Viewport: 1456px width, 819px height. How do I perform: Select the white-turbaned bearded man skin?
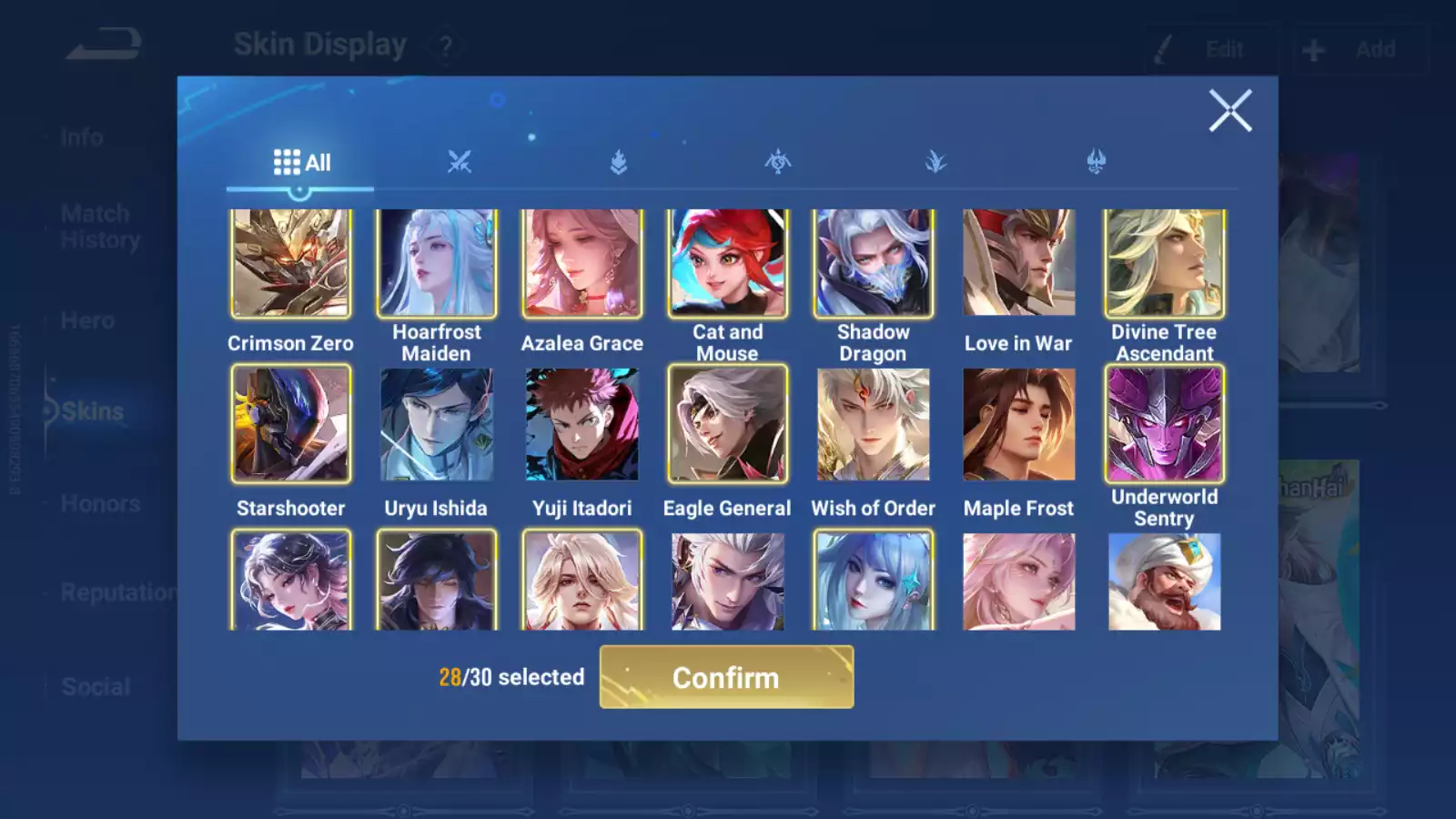coord(1165,581)
